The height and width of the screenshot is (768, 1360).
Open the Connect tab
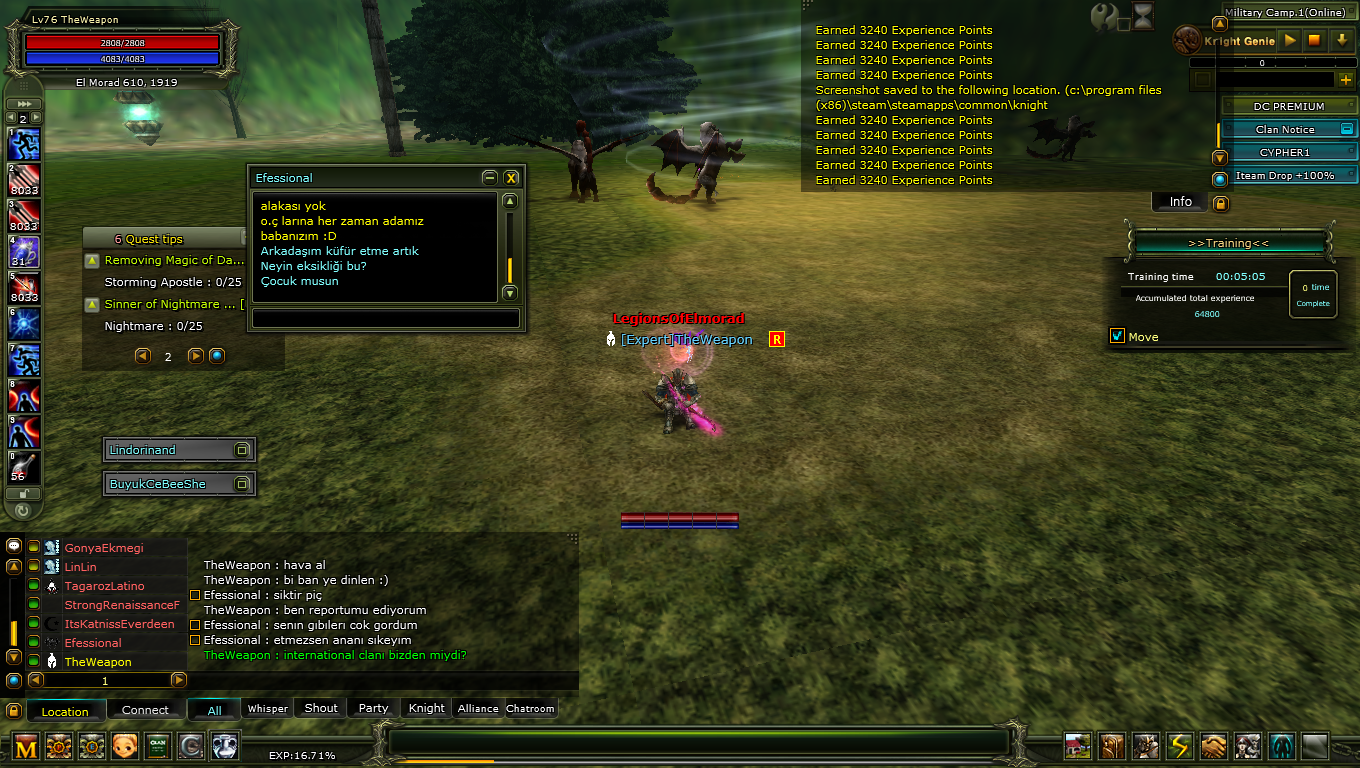point(145,711)
